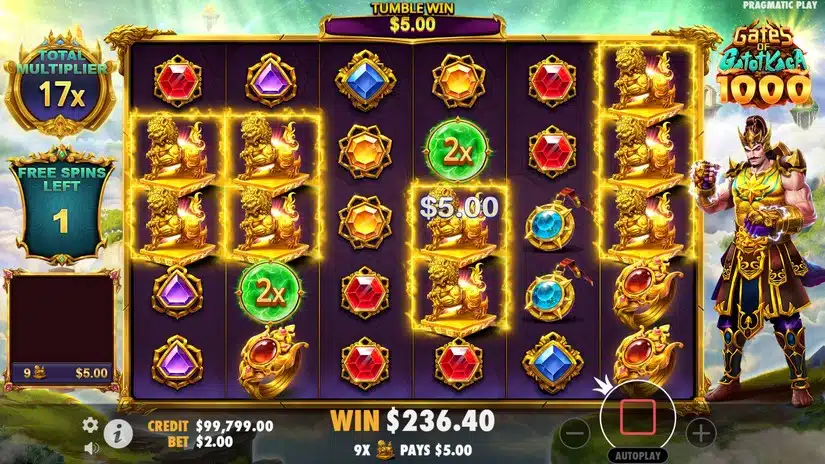
Task: Stop the spin with the red square button
Action: click(638, 416)
